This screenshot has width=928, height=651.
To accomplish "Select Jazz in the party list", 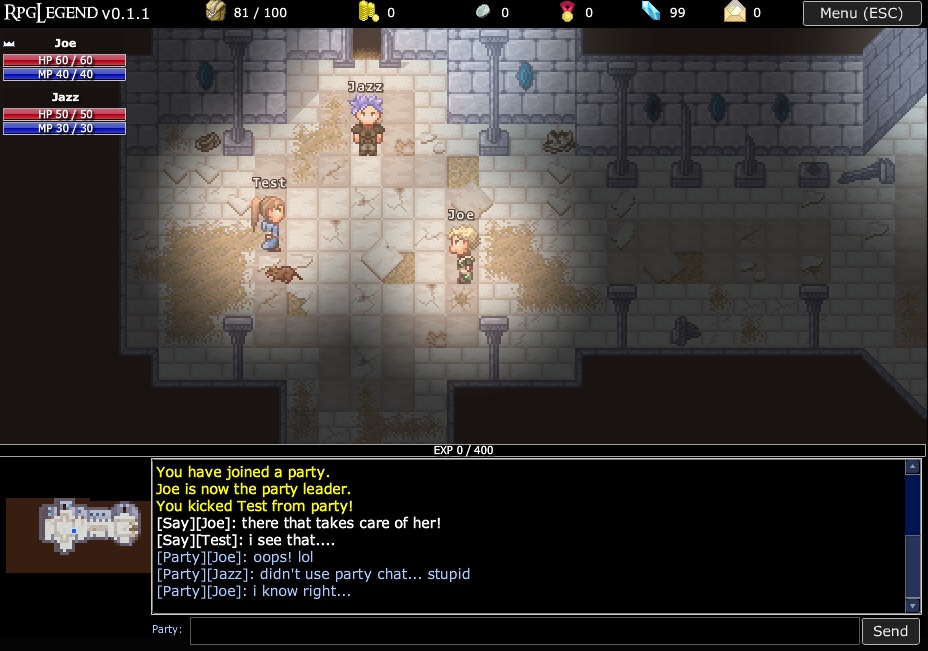I will (65, 97).
